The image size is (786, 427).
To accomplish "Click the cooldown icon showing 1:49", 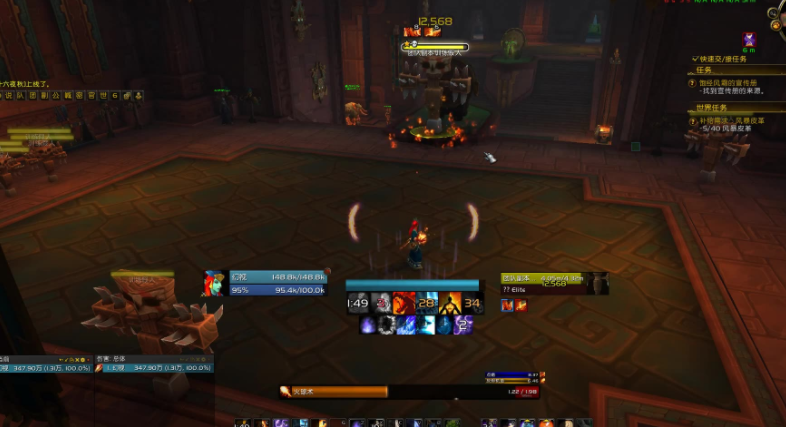I will [357, 303].
